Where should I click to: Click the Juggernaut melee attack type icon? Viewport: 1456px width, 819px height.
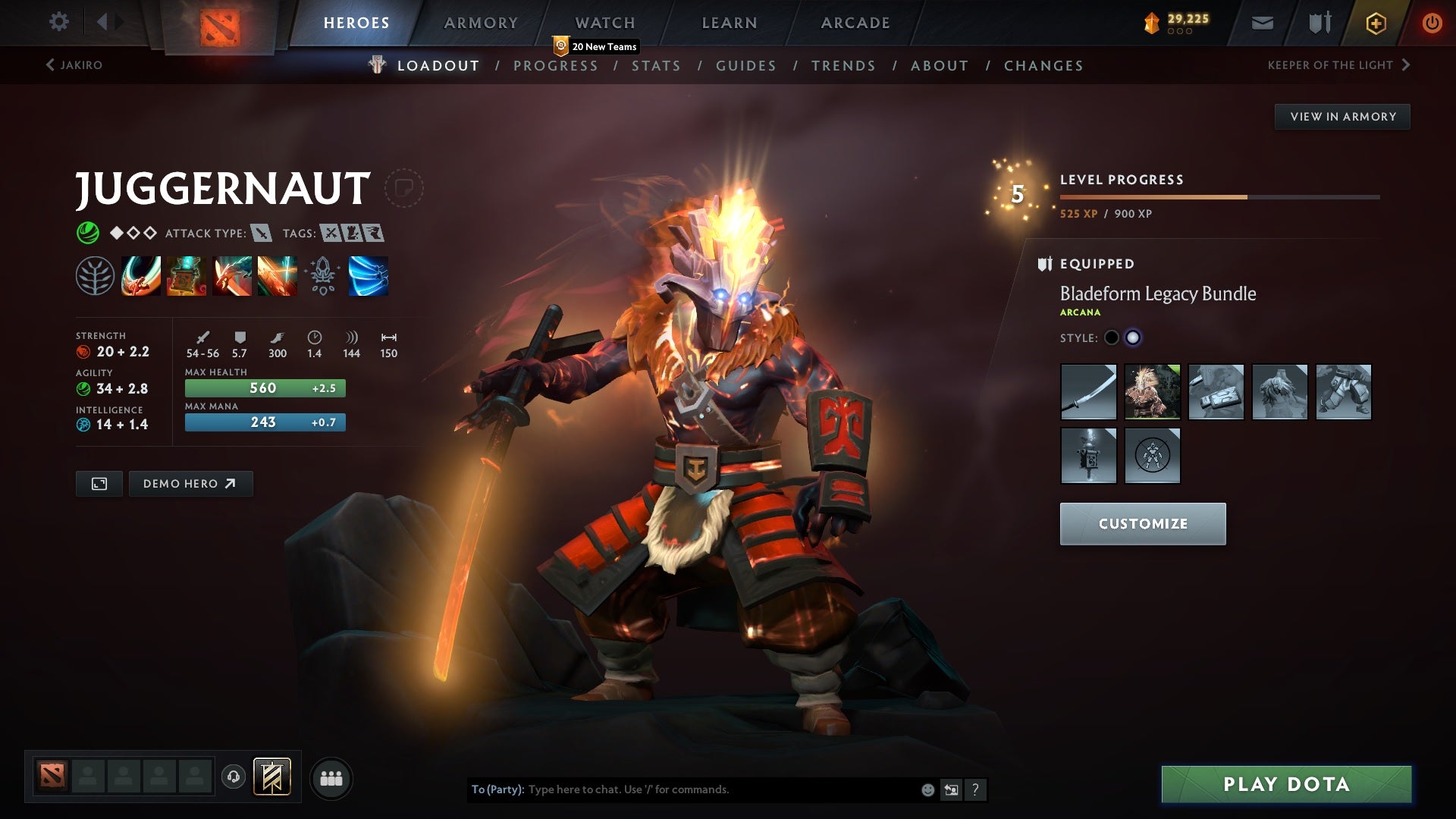point(262,234)
